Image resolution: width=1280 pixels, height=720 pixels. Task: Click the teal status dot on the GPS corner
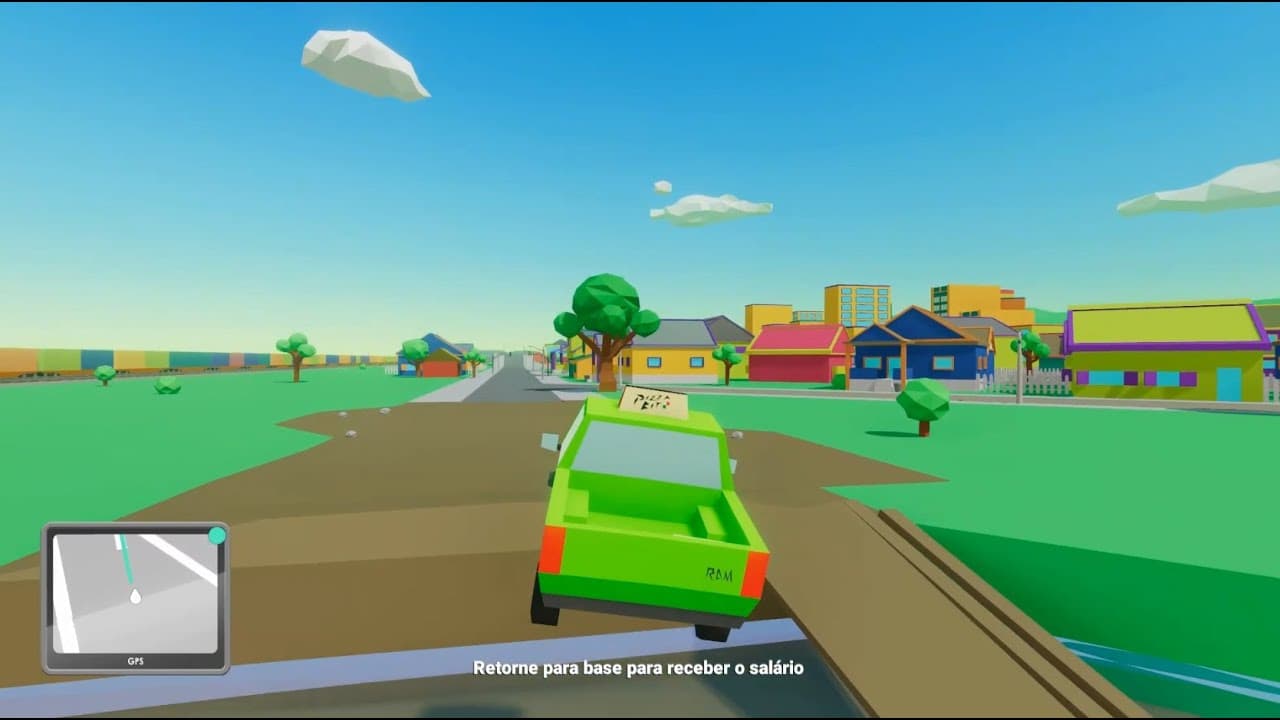pyautogui.click(x=218, y=536)
